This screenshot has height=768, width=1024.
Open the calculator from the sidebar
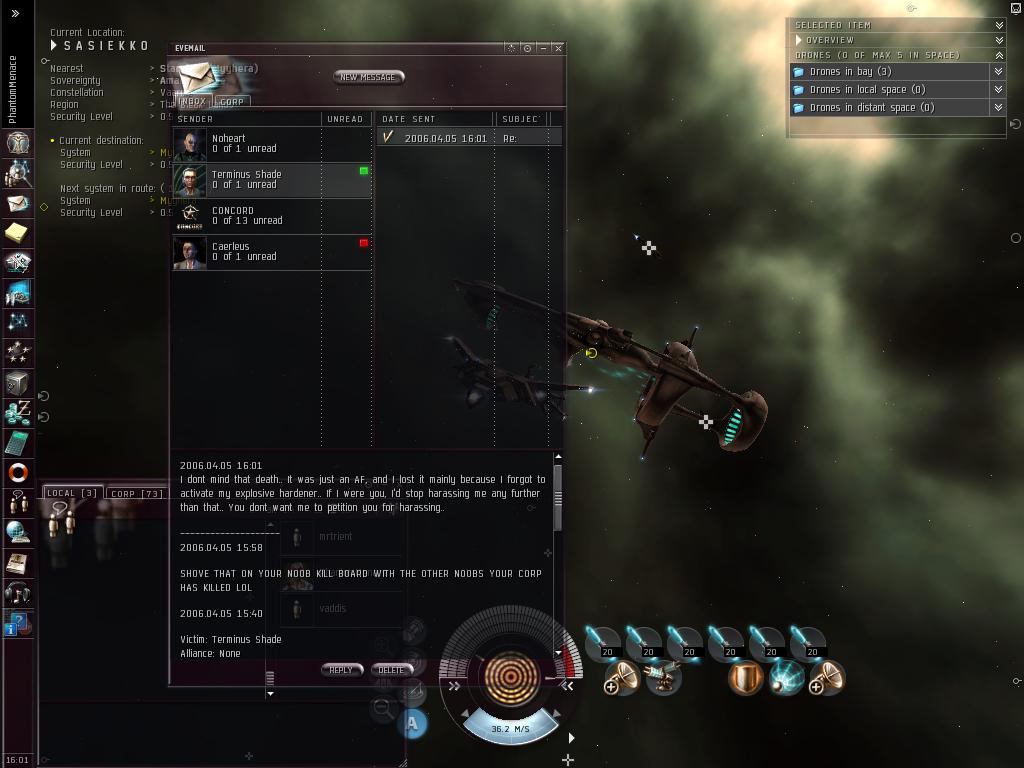(18, 442)
